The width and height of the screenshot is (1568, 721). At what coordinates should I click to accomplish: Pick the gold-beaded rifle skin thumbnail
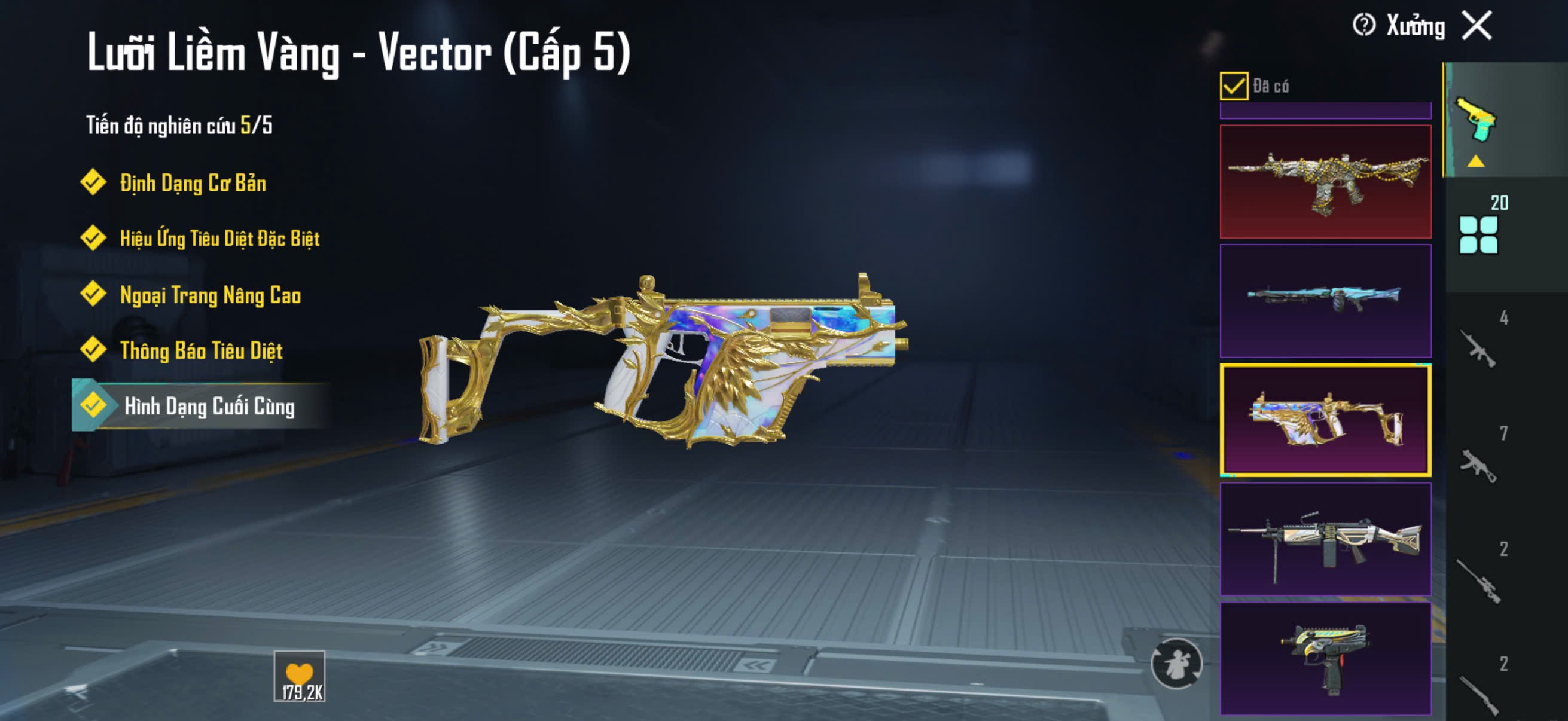1325,181
